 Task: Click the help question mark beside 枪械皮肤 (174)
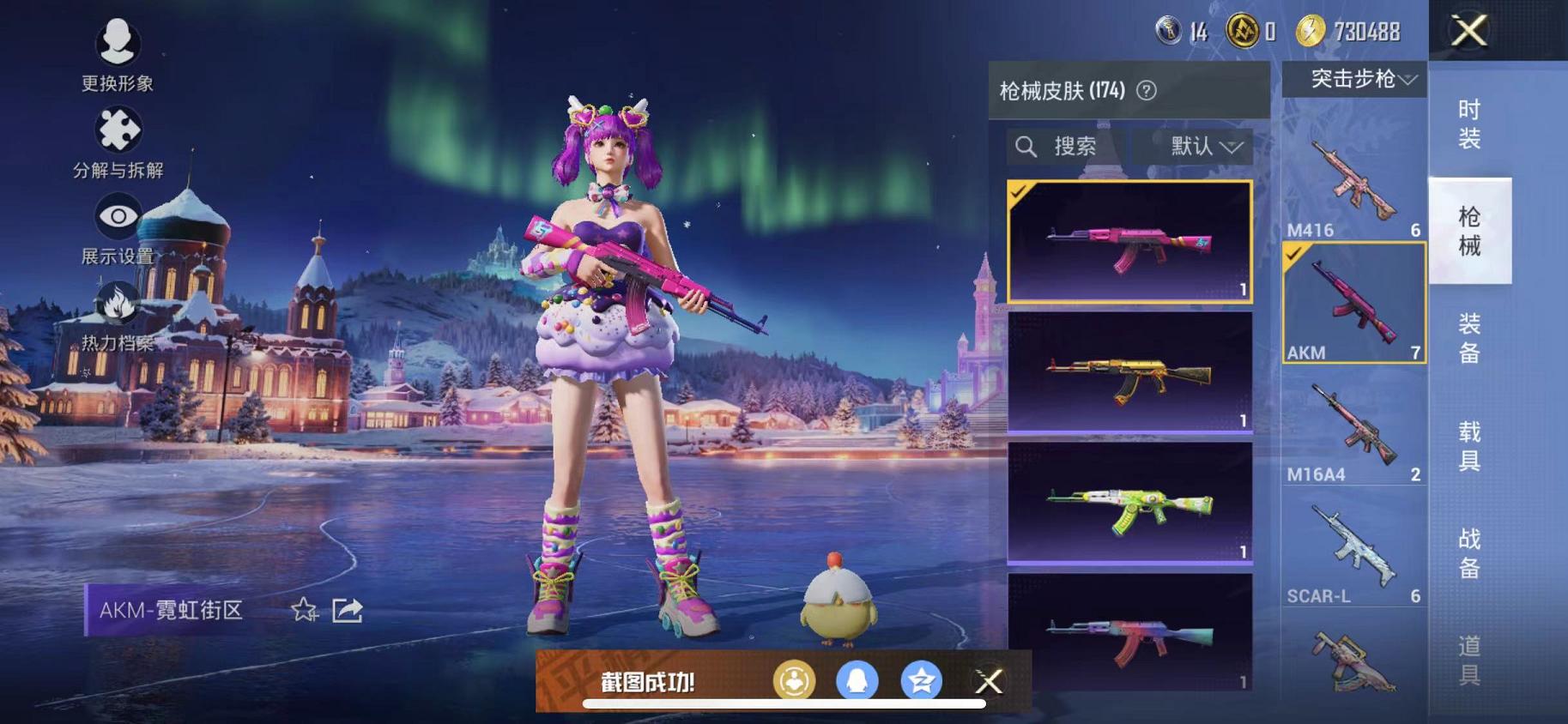point(1147,89)
